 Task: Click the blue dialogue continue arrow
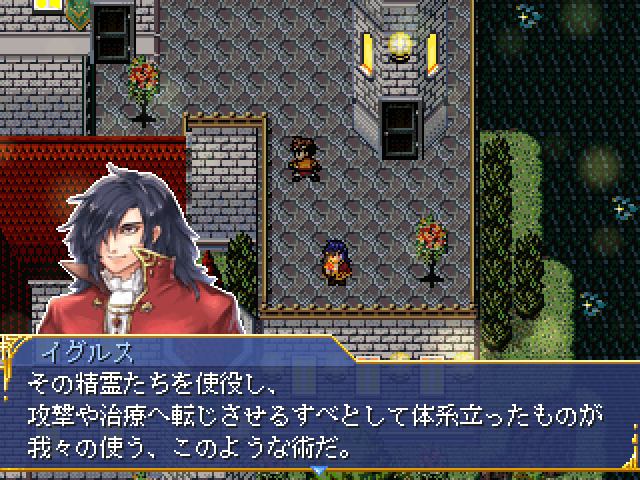pos(319,470)
